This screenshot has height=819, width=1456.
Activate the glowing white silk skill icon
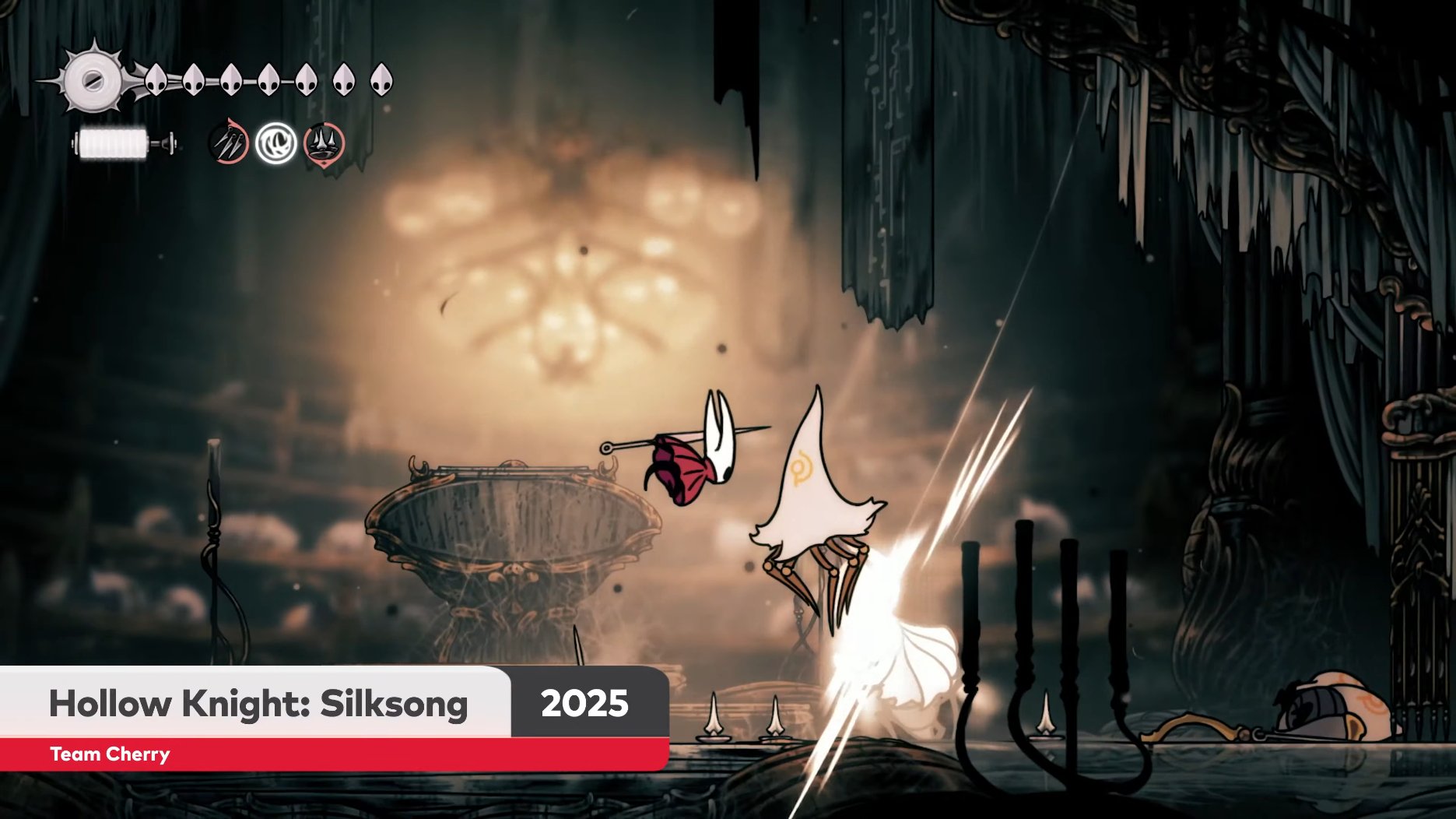click(x=276, y=143)
